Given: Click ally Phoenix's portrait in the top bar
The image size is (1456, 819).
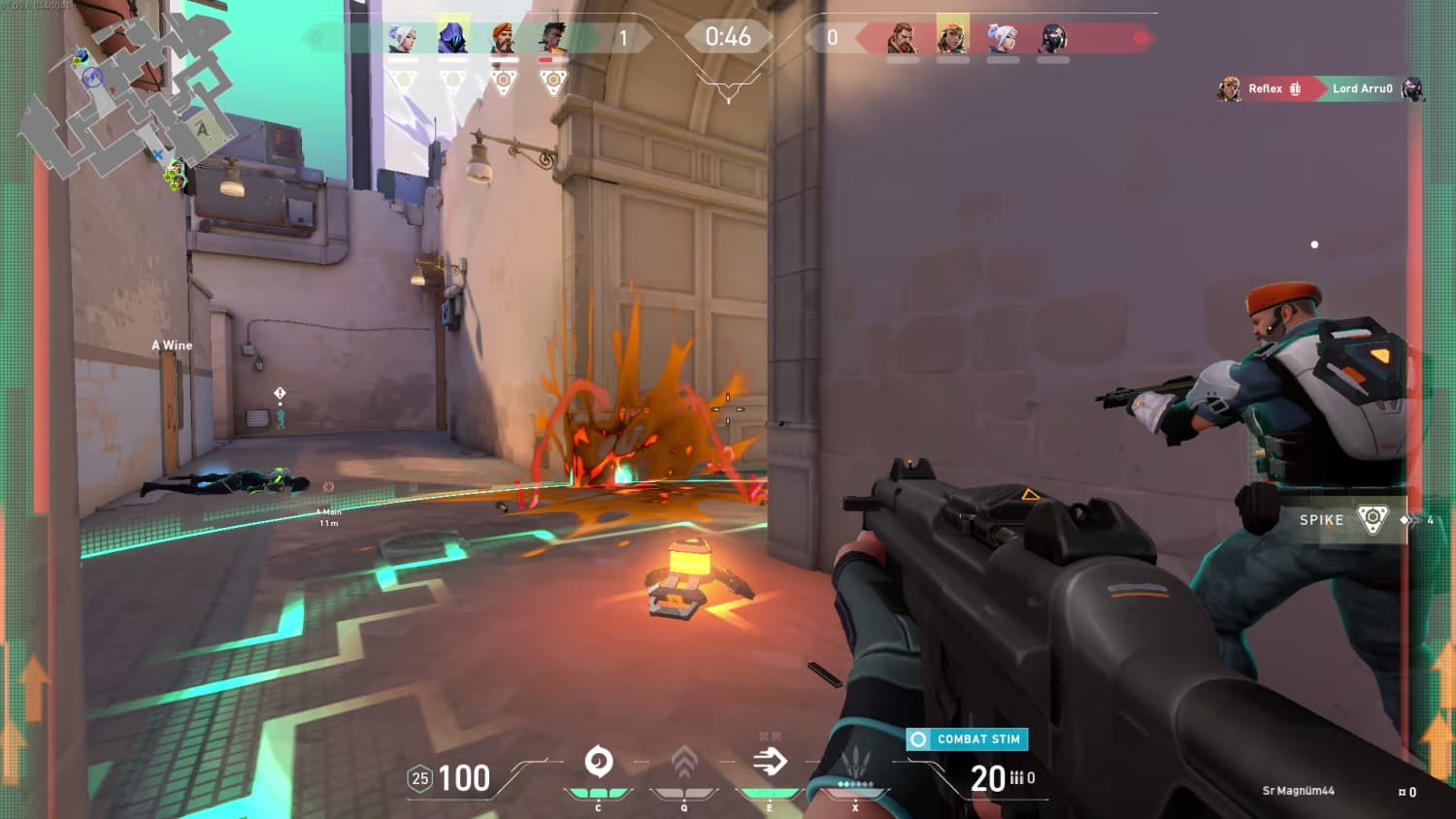Looking at the screenshot, I should pyautogui.click(x=553, y=39).
